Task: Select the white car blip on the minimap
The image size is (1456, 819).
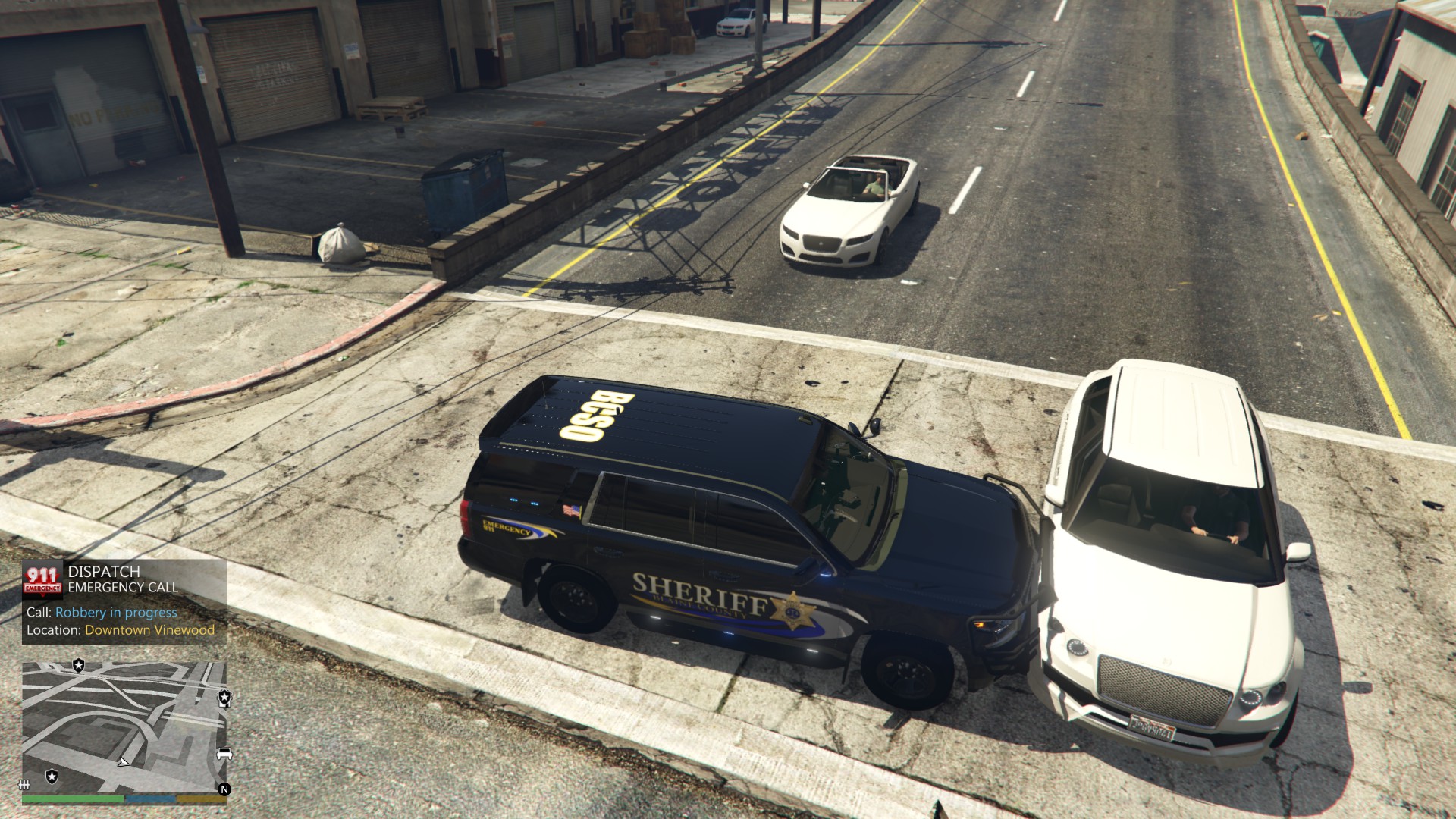Action: pyautogui.click(x=224, y=754)
